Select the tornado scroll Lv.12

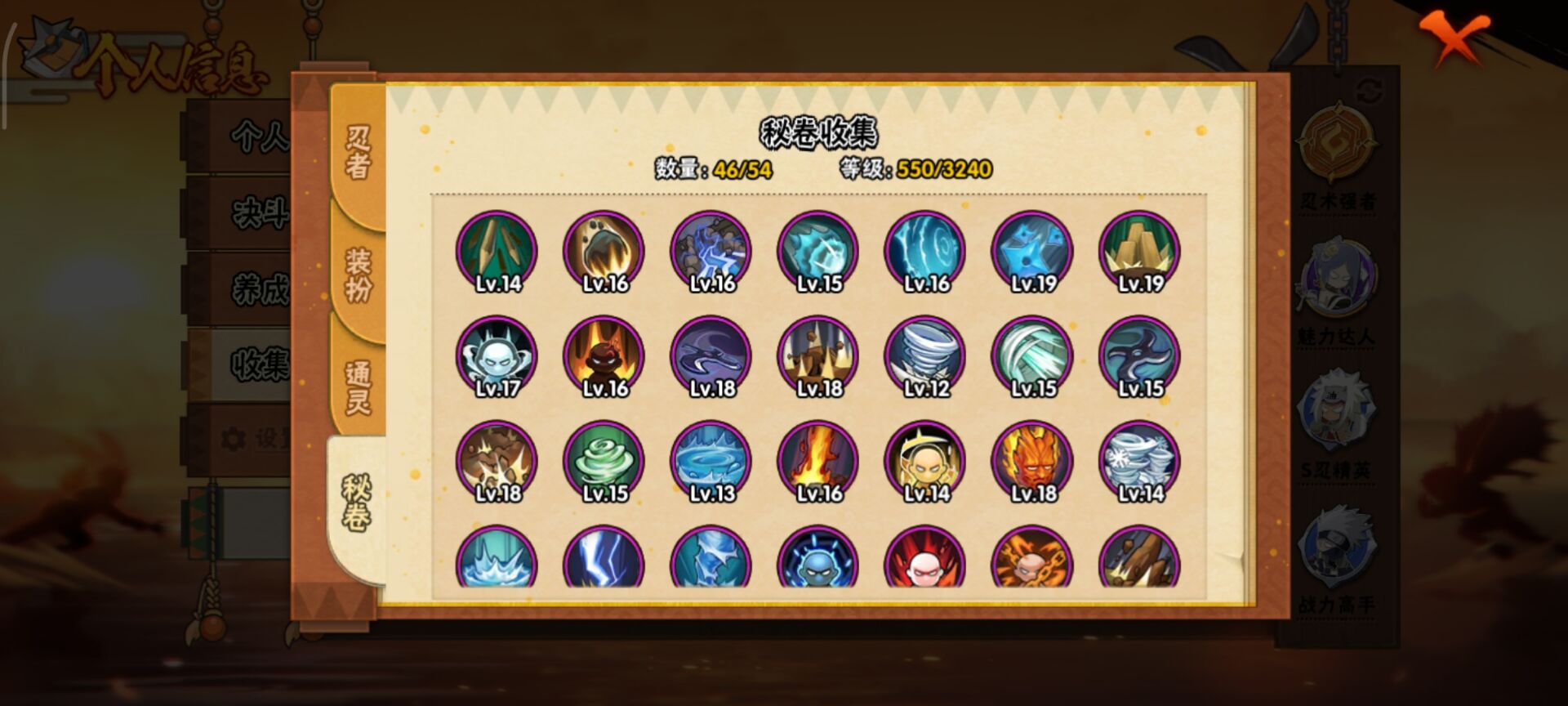tap(925, 356)
